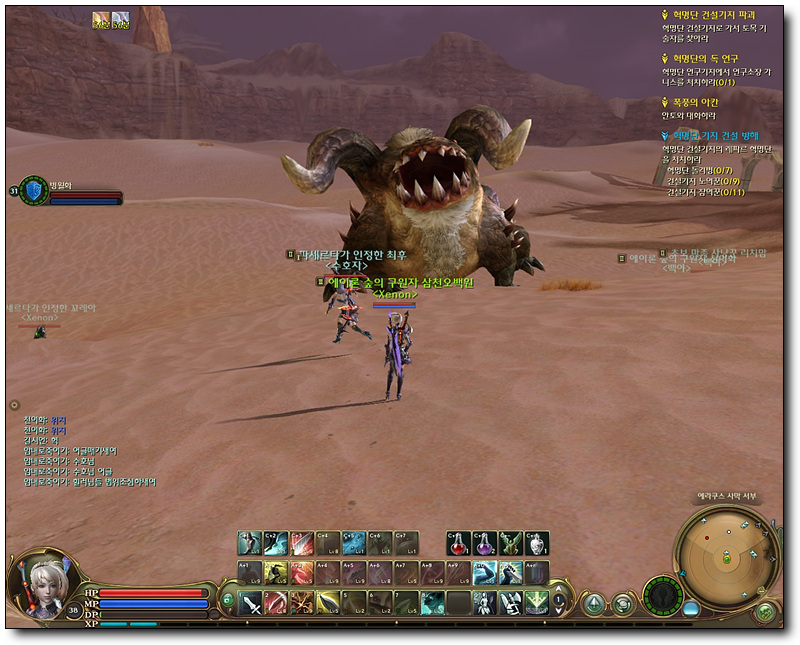Activate the red slash skill in slot 2
The image size is (800, 645).
pos(276,602)
